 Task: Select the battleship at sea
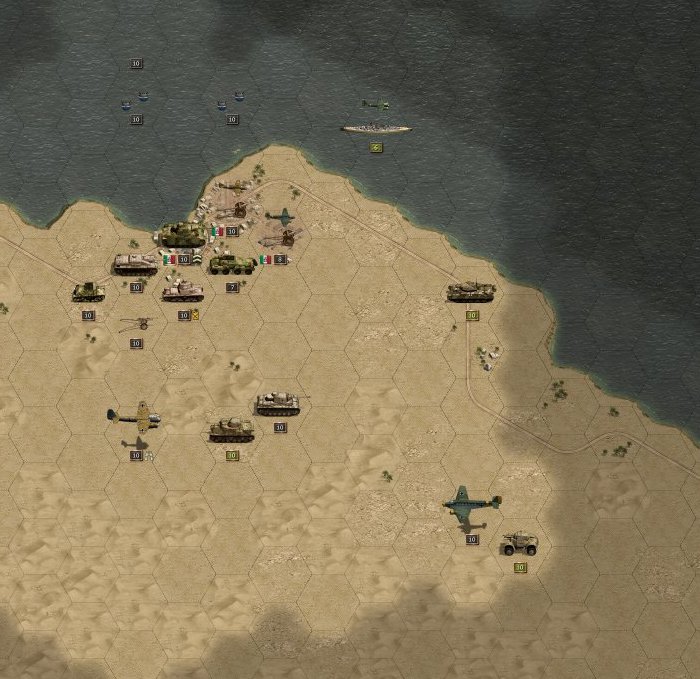click(376, 128)
